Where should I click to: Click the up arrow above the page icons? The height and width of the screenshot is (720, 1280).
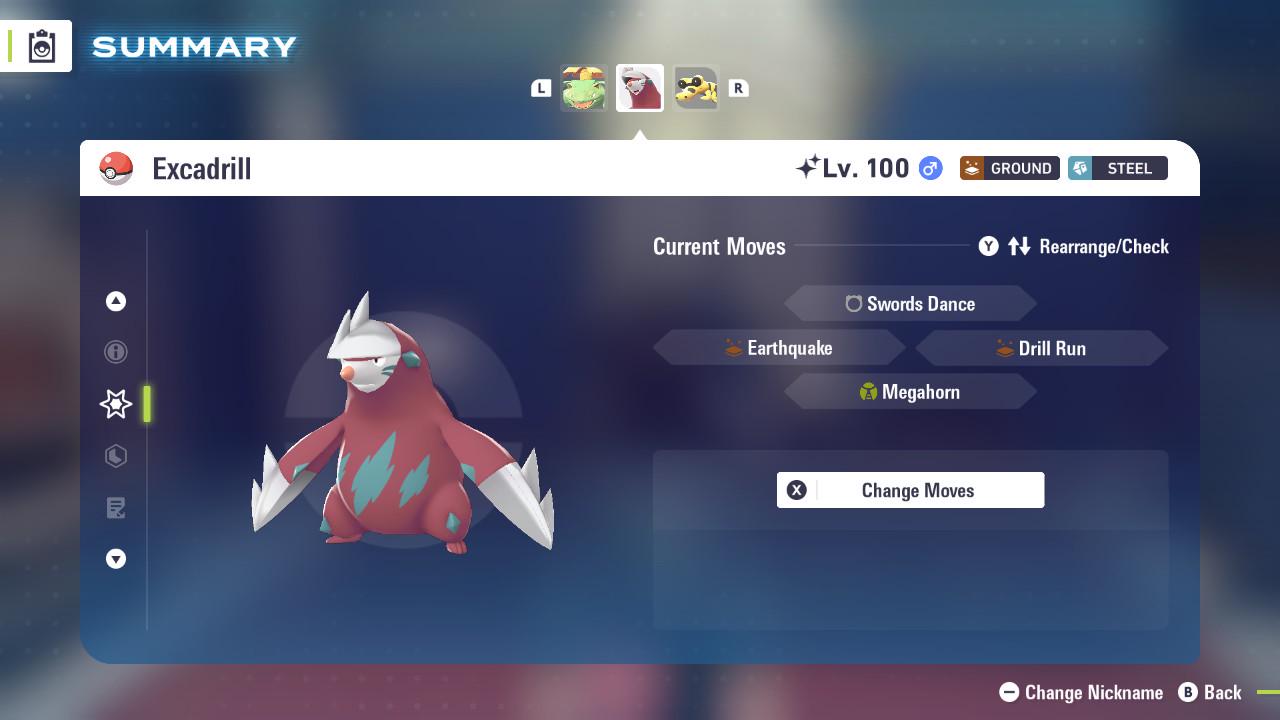116,301
